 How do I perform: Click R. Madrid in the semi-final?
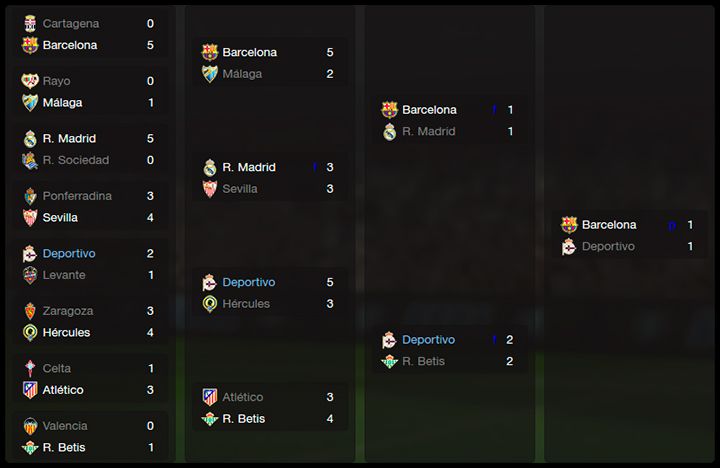point(428,131)
